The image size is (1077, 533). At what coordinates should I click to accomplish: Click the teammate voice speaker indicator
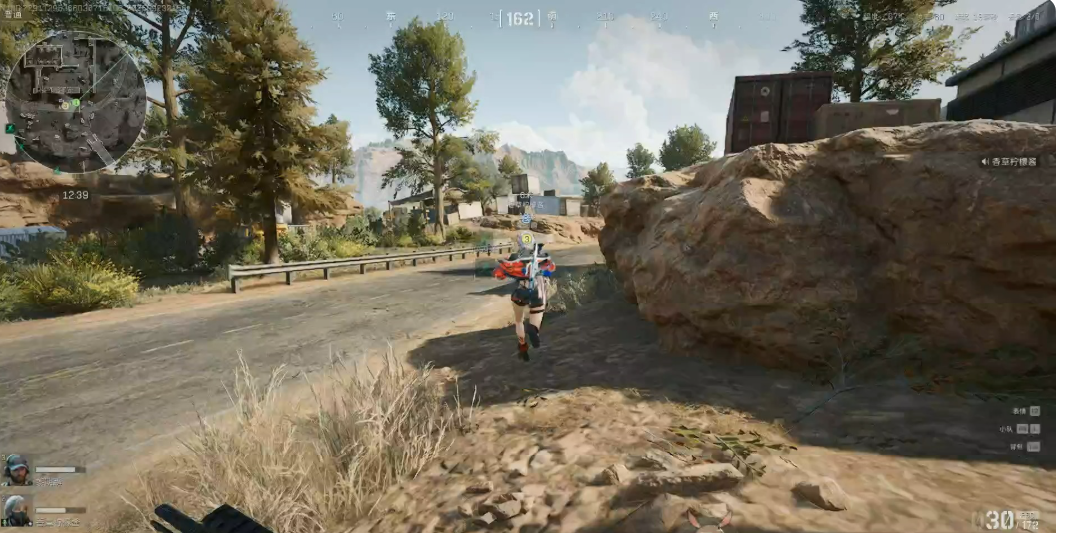click(986, 161)
